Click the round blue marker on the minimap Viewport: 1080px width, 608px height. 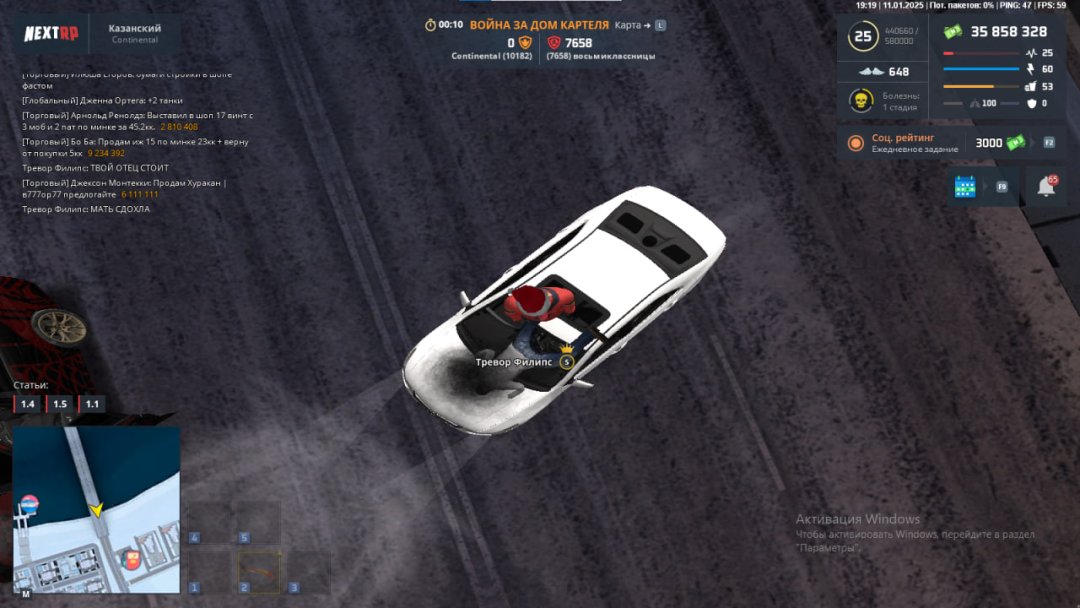(x=30, y=503)
